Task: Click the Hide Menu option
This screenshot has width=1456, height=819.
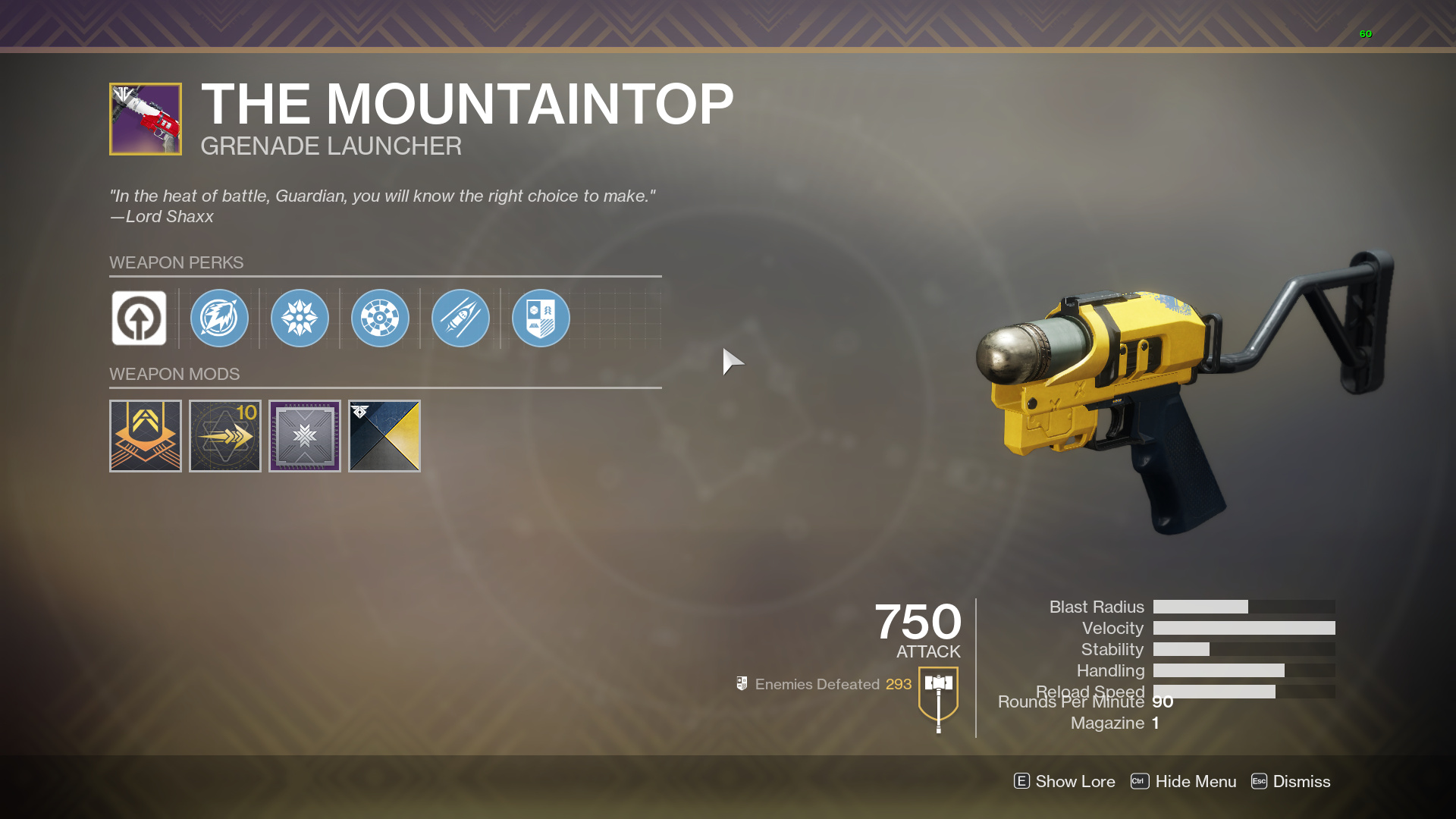Action: (x=1184, y=781)
